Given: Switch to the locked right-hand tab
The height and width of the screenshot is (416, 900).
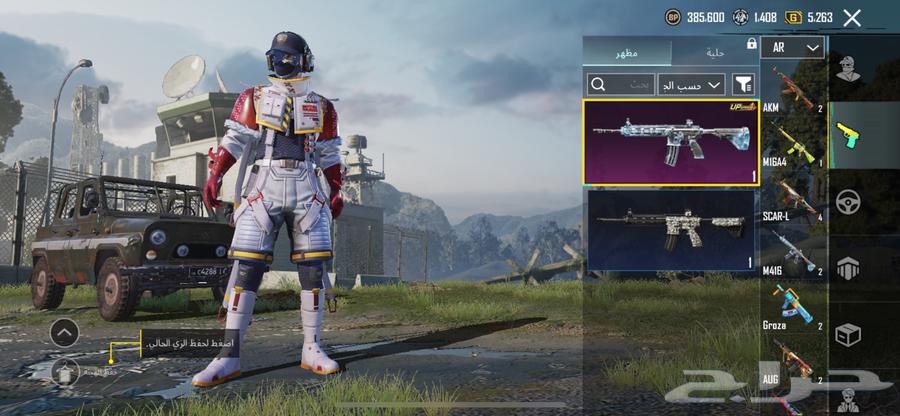Looking at the screenshot, I should click(x=714, y=51).
